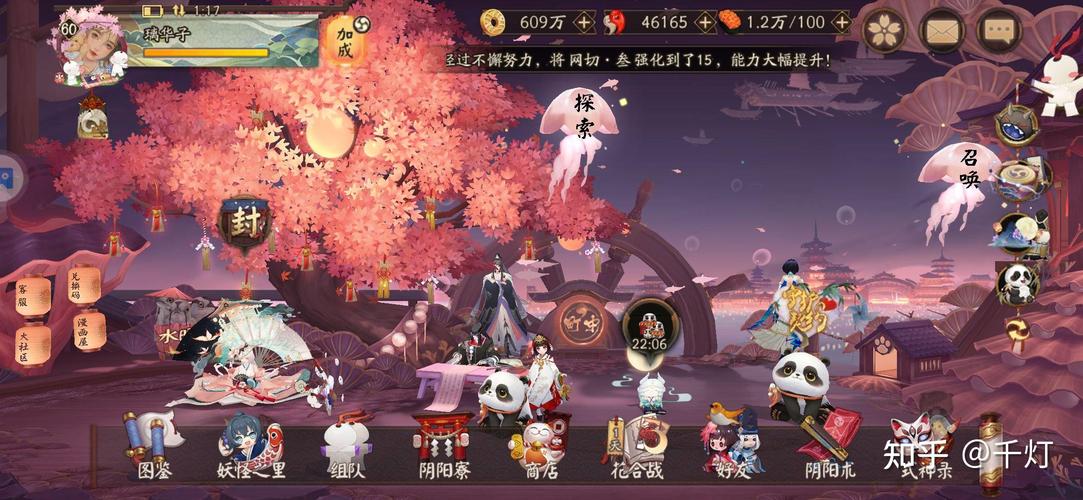Open the 加成 bonus button

point(345,41)
